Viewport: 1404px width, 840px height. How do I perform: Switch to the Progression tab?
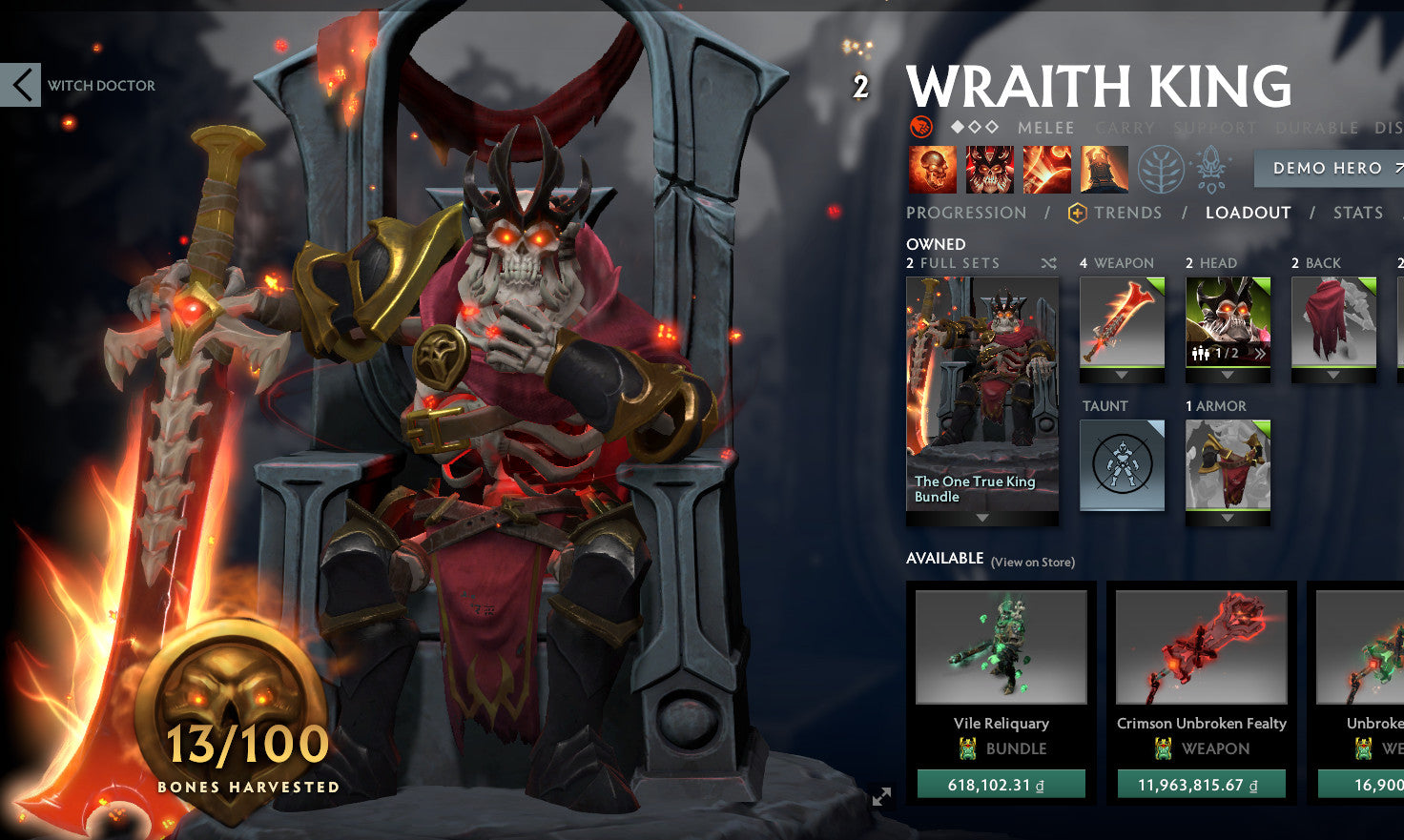click(966, 214)
